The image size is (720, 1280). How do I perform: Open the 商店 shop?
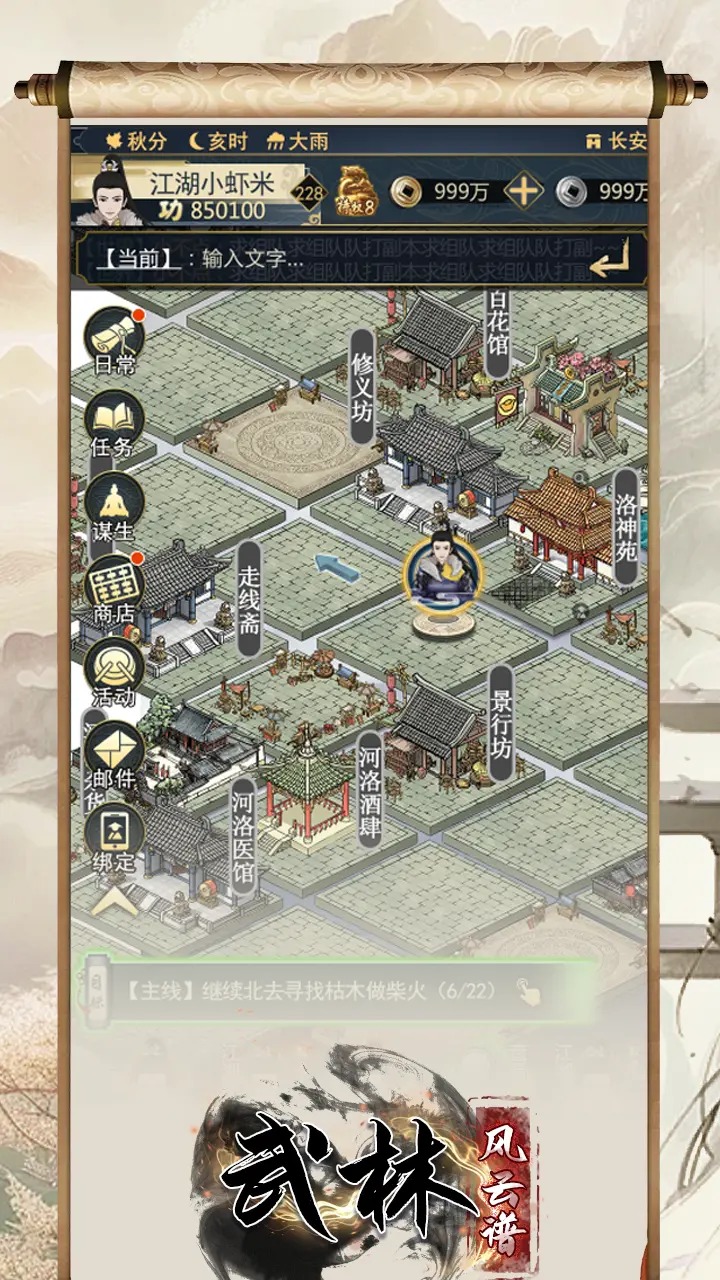point(113,588)
